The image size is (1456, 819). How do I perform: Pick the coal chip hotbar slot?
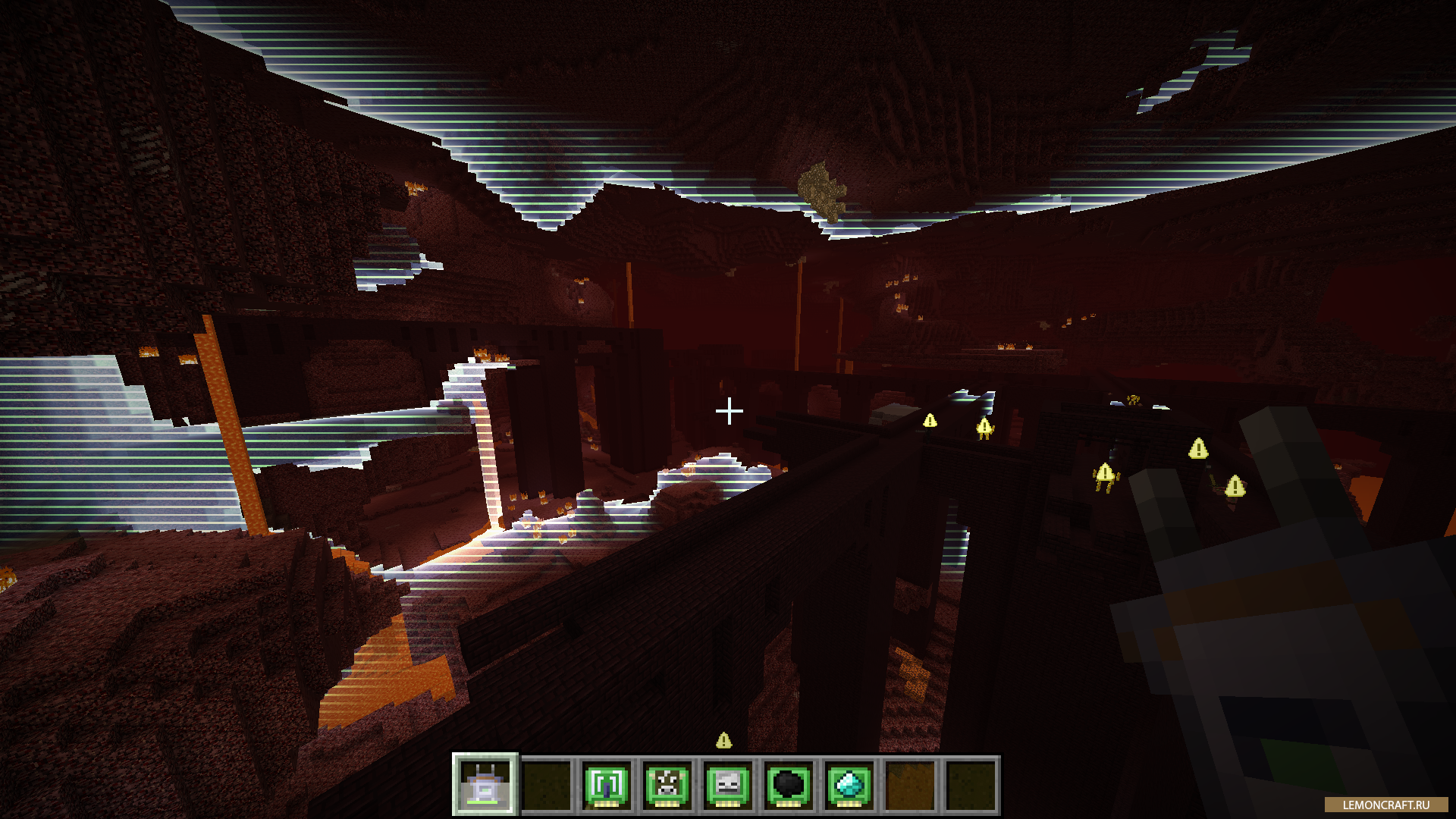[x=789, y=785]
